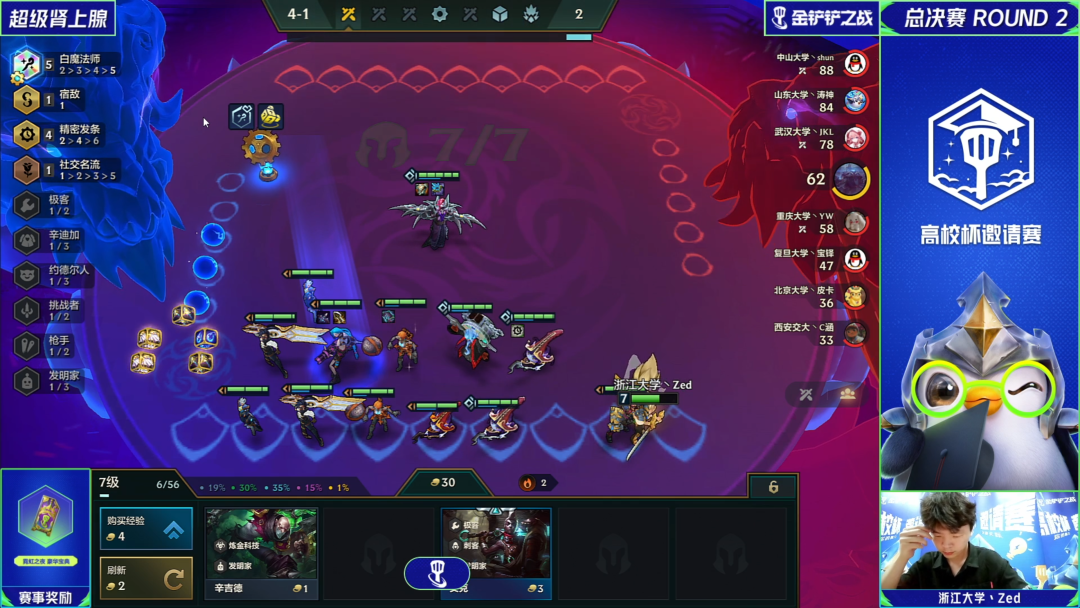Buy experience with the 购买经验 button

click(146, 529)
